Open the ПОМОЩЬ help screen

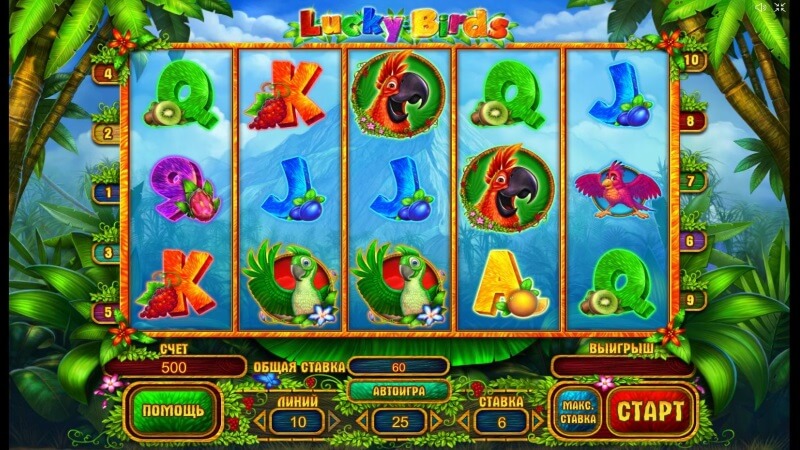click(173, 410)
